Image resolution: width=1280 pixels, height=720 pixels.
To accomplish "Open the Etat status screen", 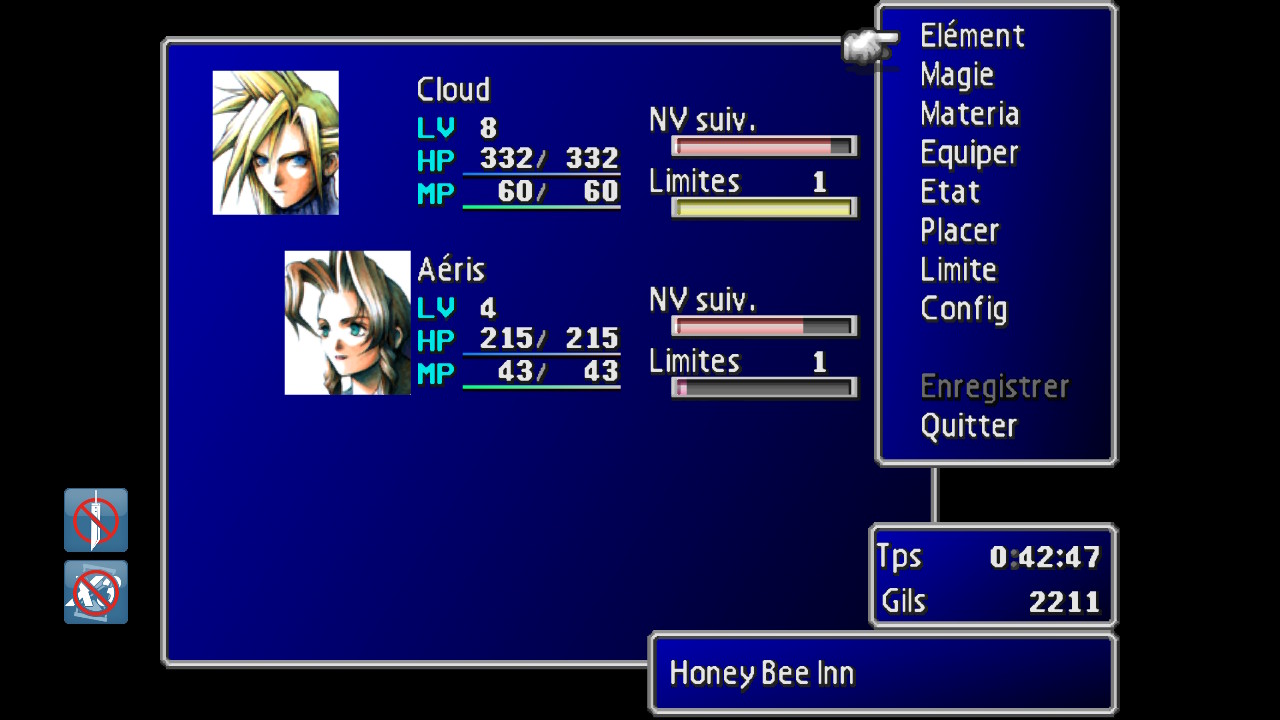I will 949,192.
